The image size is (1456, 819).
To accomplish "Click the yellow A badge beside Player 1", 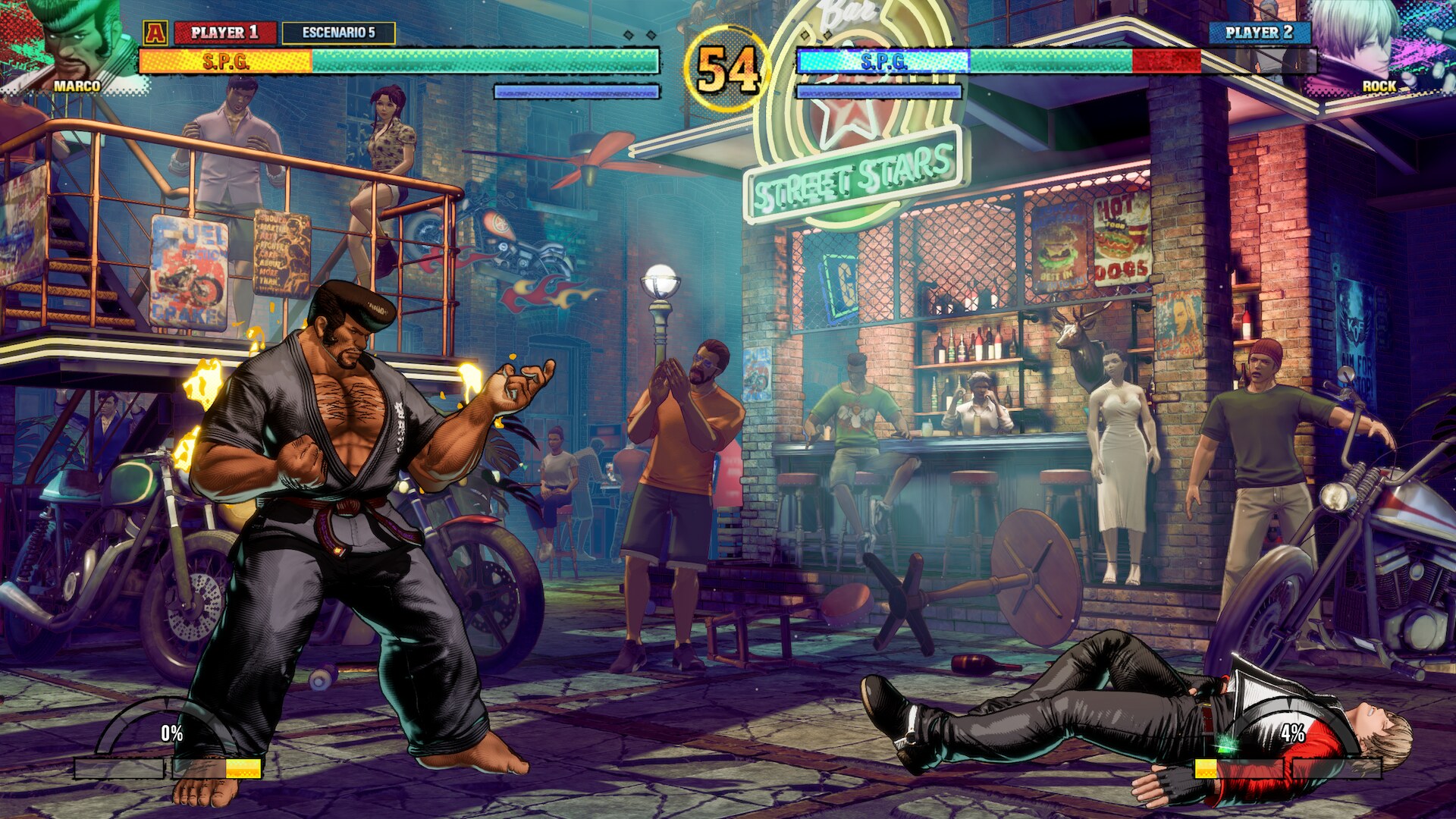I will (155, 33).
